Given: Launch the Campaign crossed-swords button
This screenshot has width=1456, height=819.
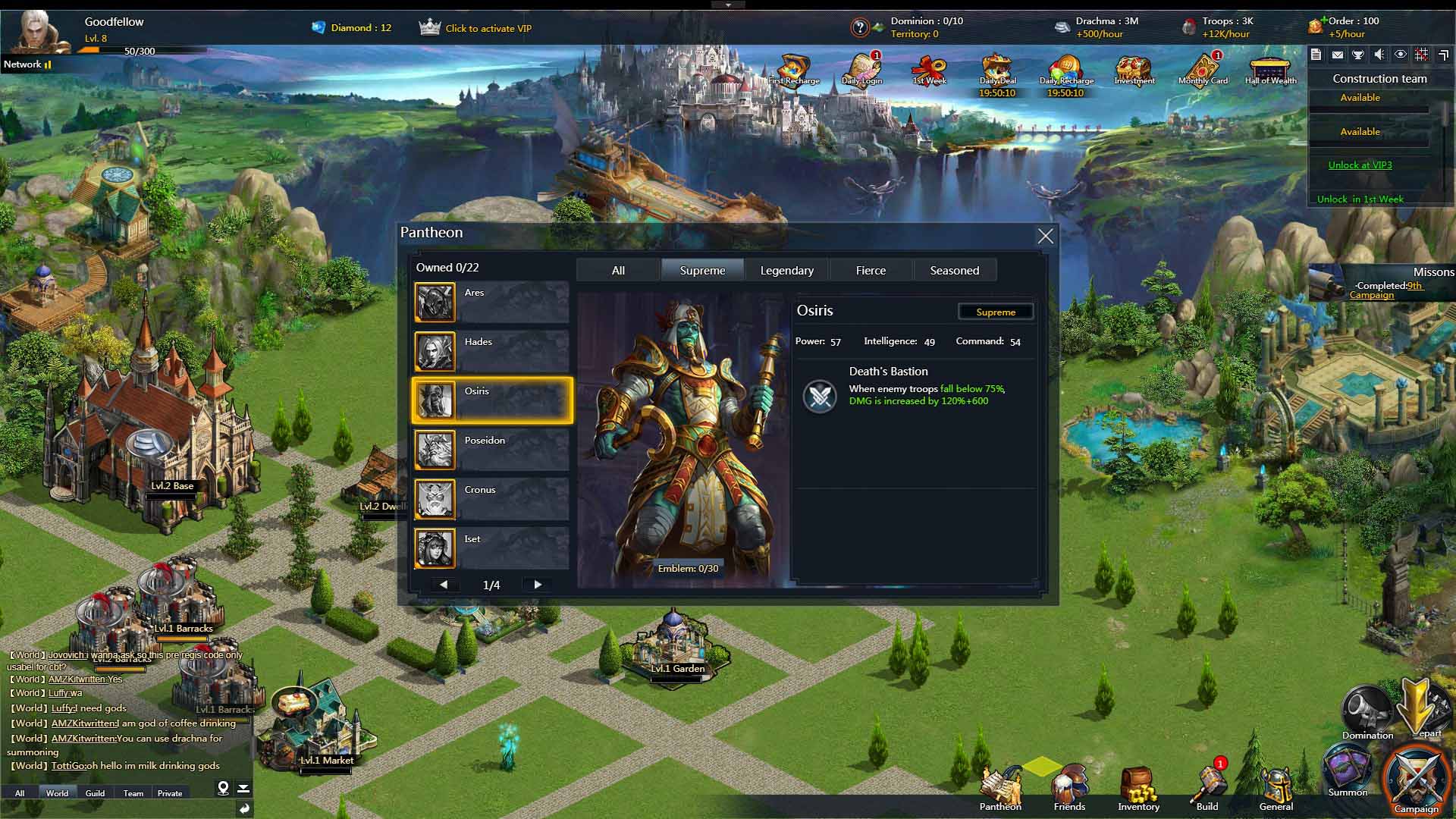Looking at the screenshot, I should pyautogui.click(x=1415, y=781).
